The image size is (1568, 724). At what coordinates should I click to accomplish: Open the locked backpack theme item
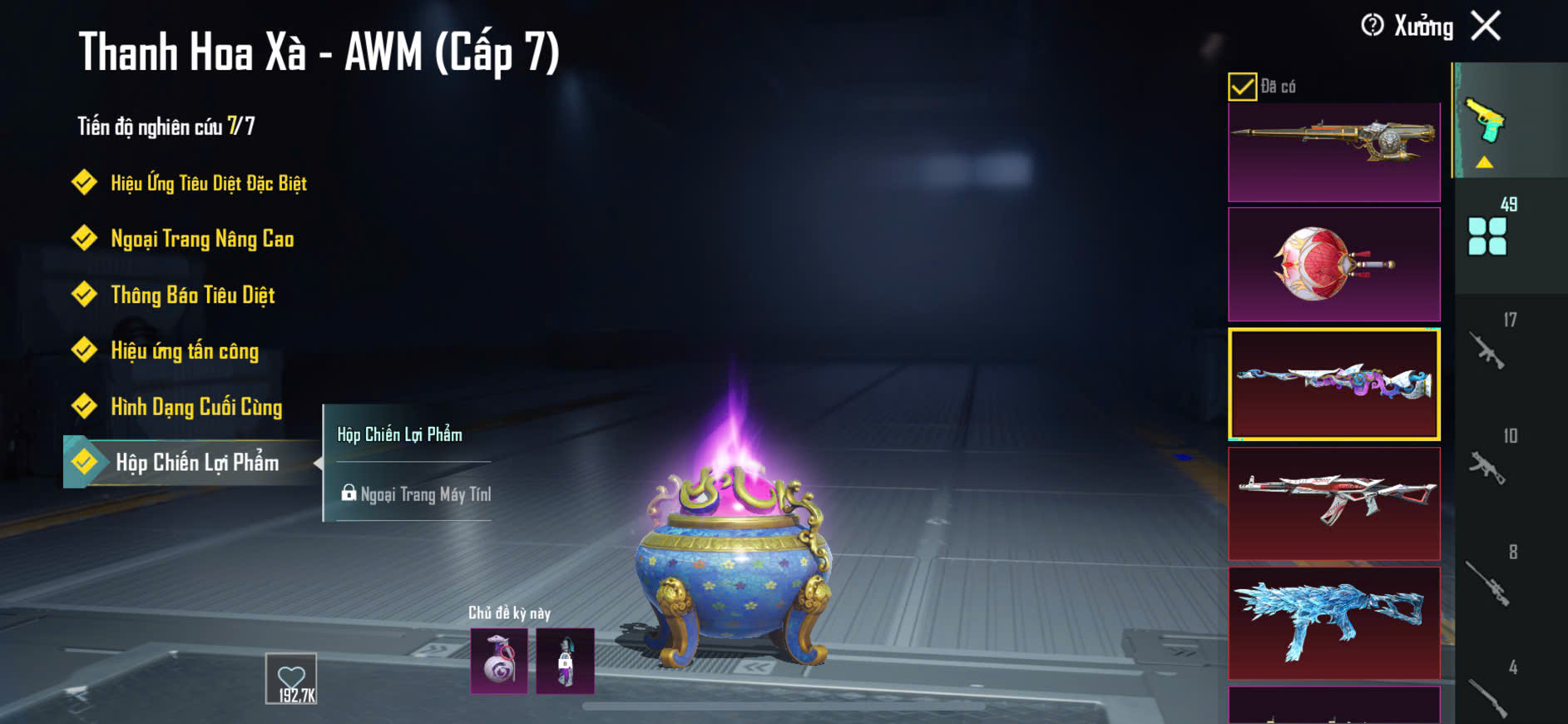click(565, 661)
